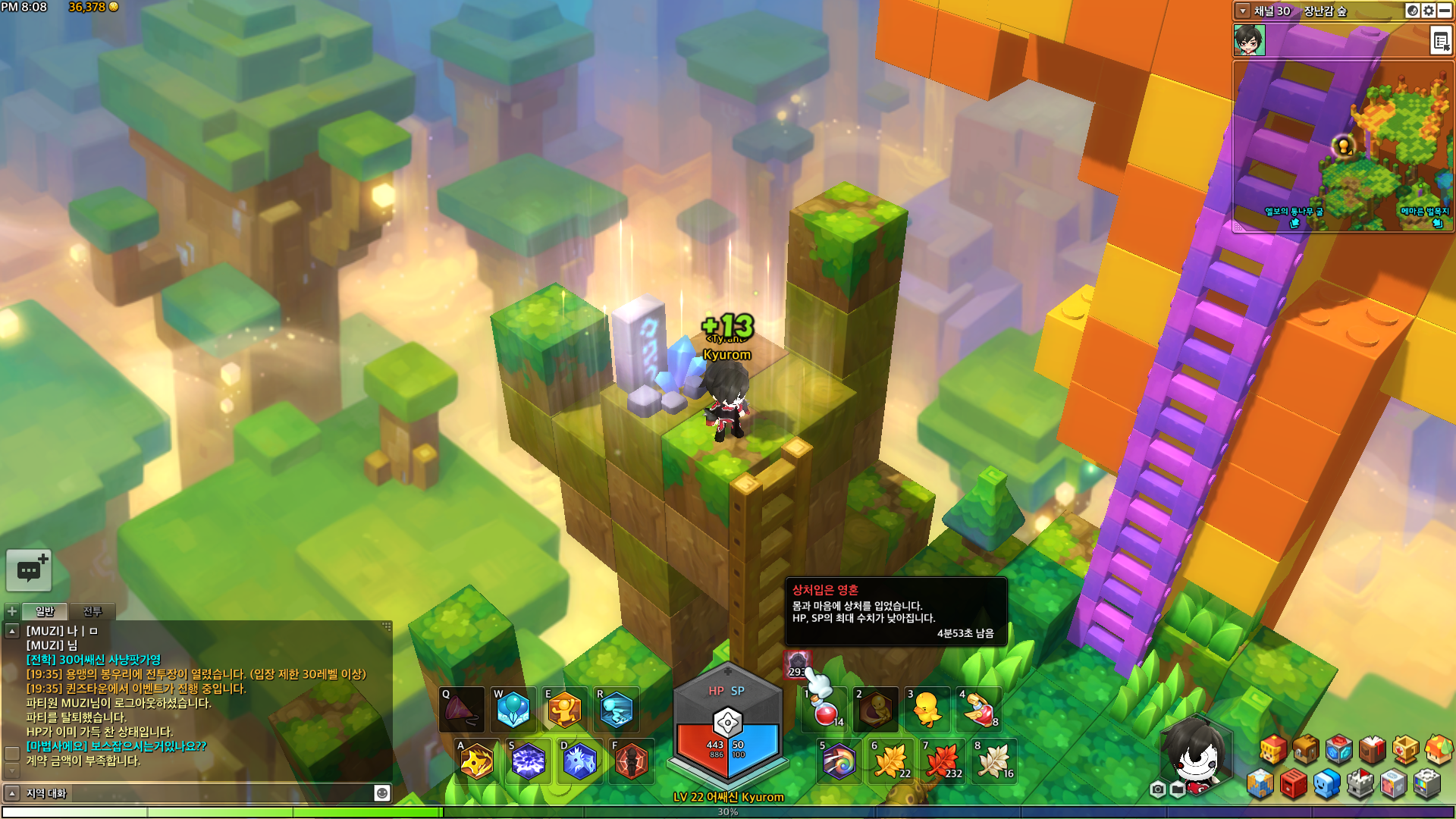Activate the yellow chick item in slot 3
This screenshot has width=1456, height=819.
927,710
